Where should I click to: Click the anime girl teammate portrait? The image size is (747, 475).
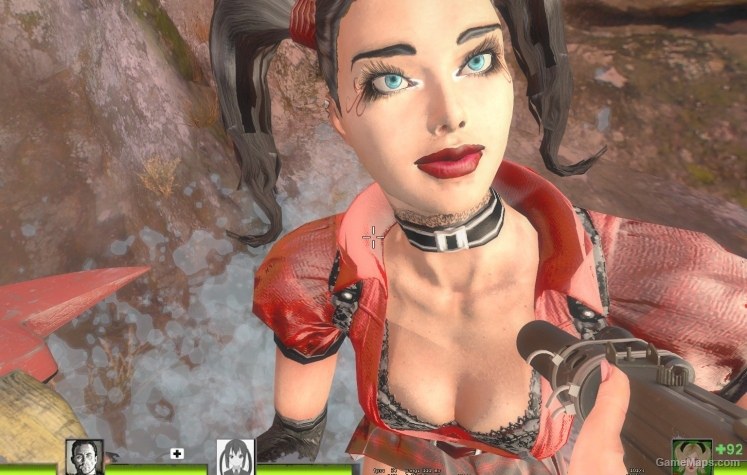236,458
